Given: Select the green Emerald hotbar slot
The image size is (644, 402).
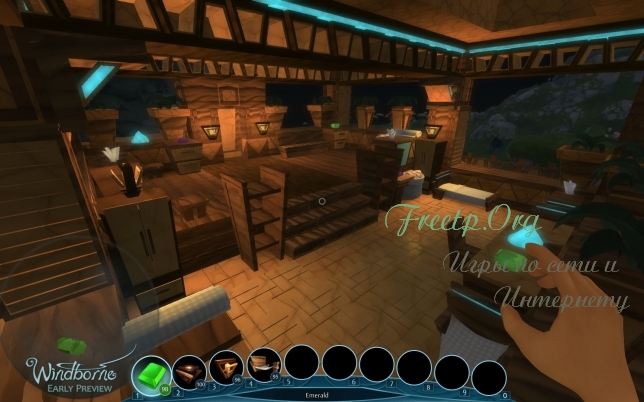Looking at the screenshot, I should 150,372.
